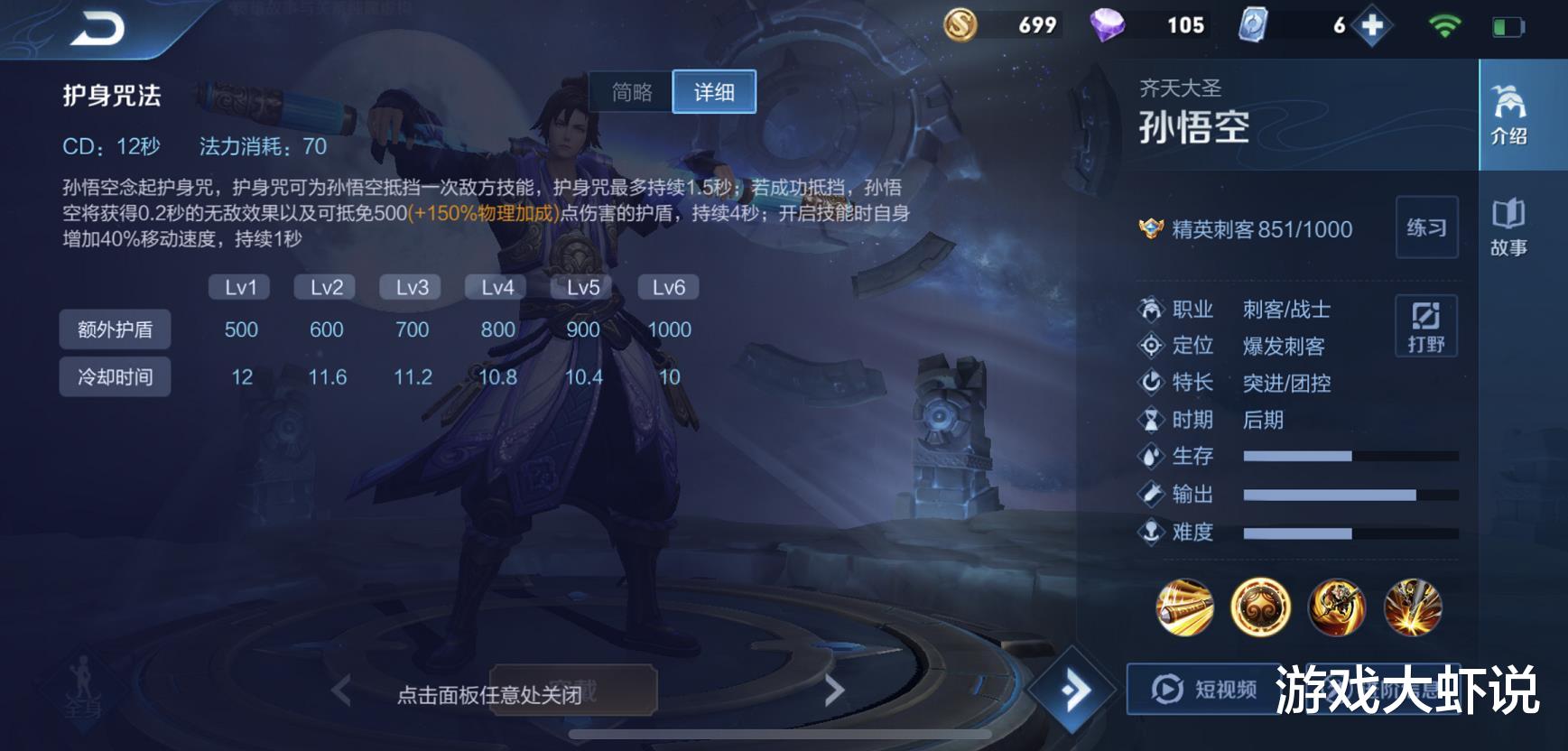Tap the Wi-Fi status icon
The width and height of the screenshot is (1568, 751).
pos(1447,24)
